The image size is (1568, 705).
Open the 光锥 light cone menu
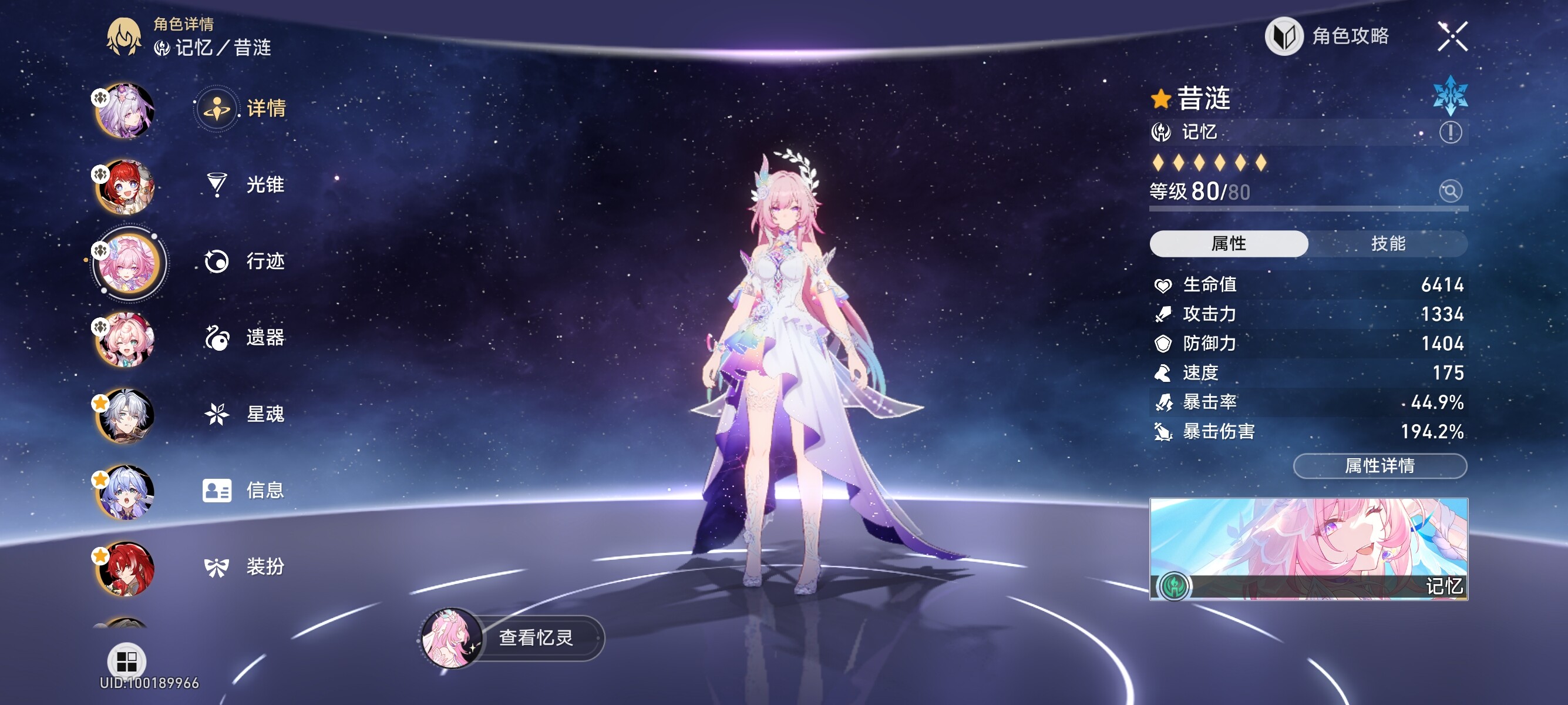(x=244, y=184)
